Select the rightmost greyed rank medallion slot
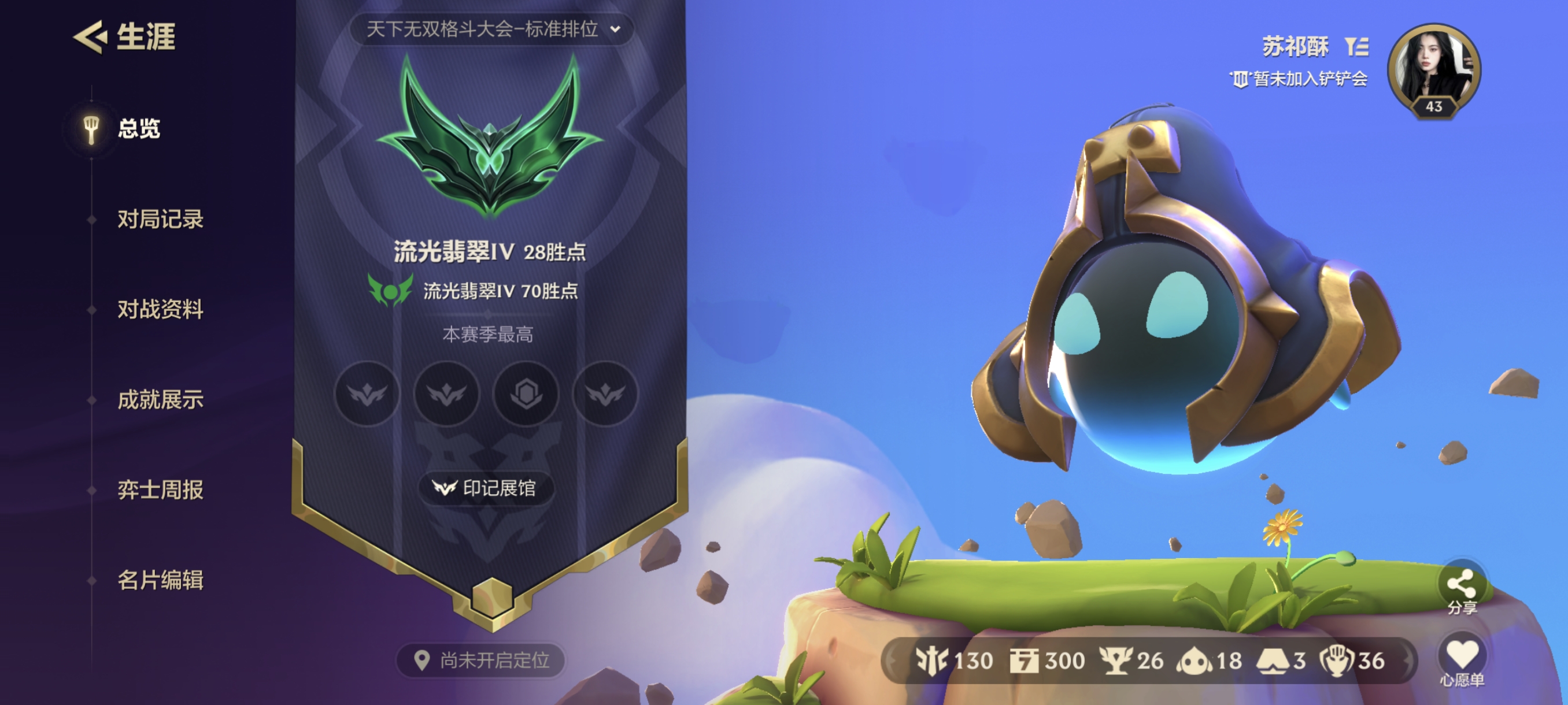 click(606, 394)
